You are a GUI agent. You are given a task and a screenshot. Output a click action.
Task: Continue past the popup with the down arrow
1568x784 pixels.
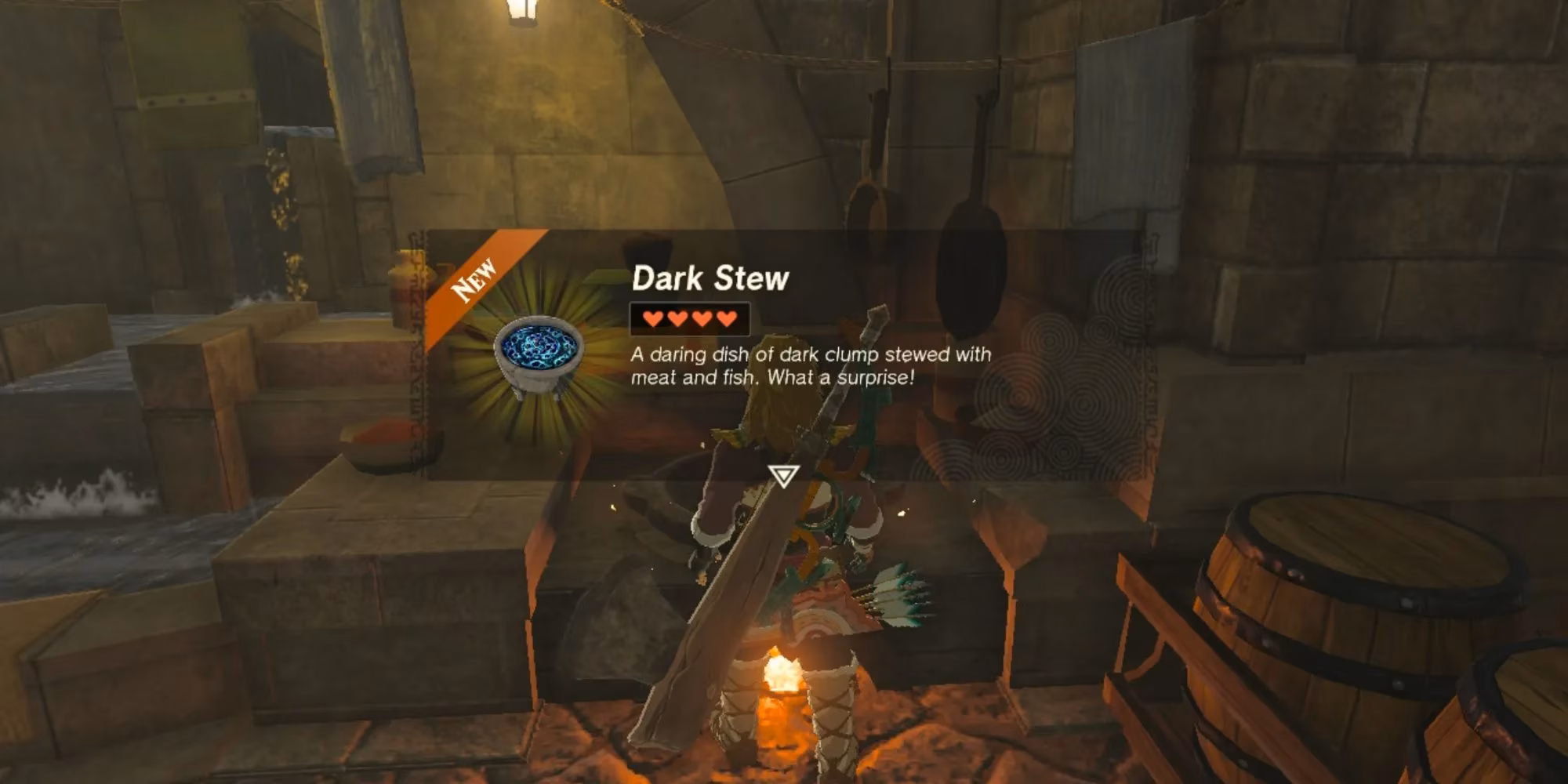coord(783,475)
